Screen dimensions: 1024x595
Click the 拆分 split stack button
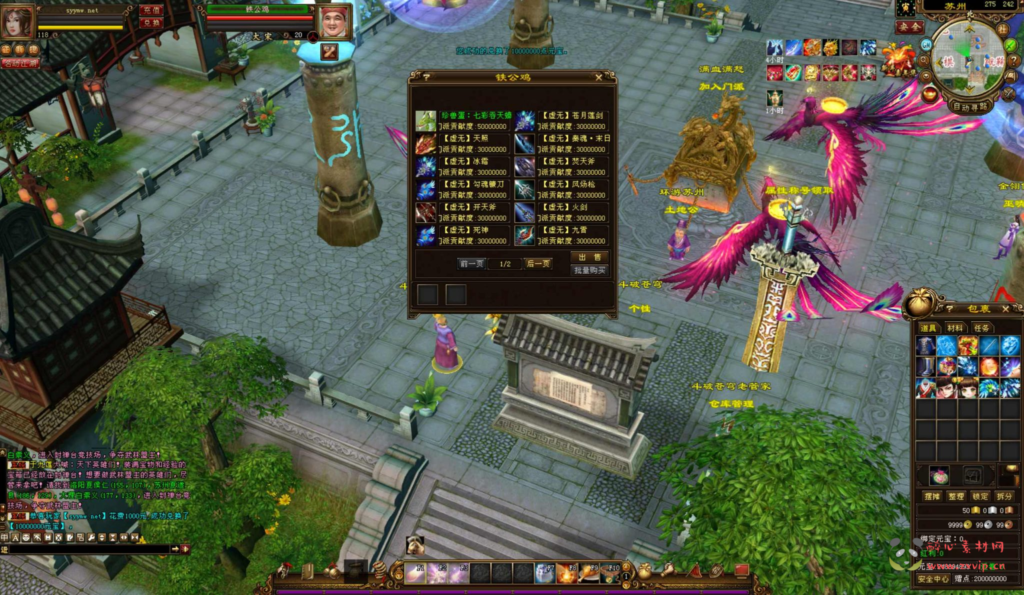(1004, 496)
